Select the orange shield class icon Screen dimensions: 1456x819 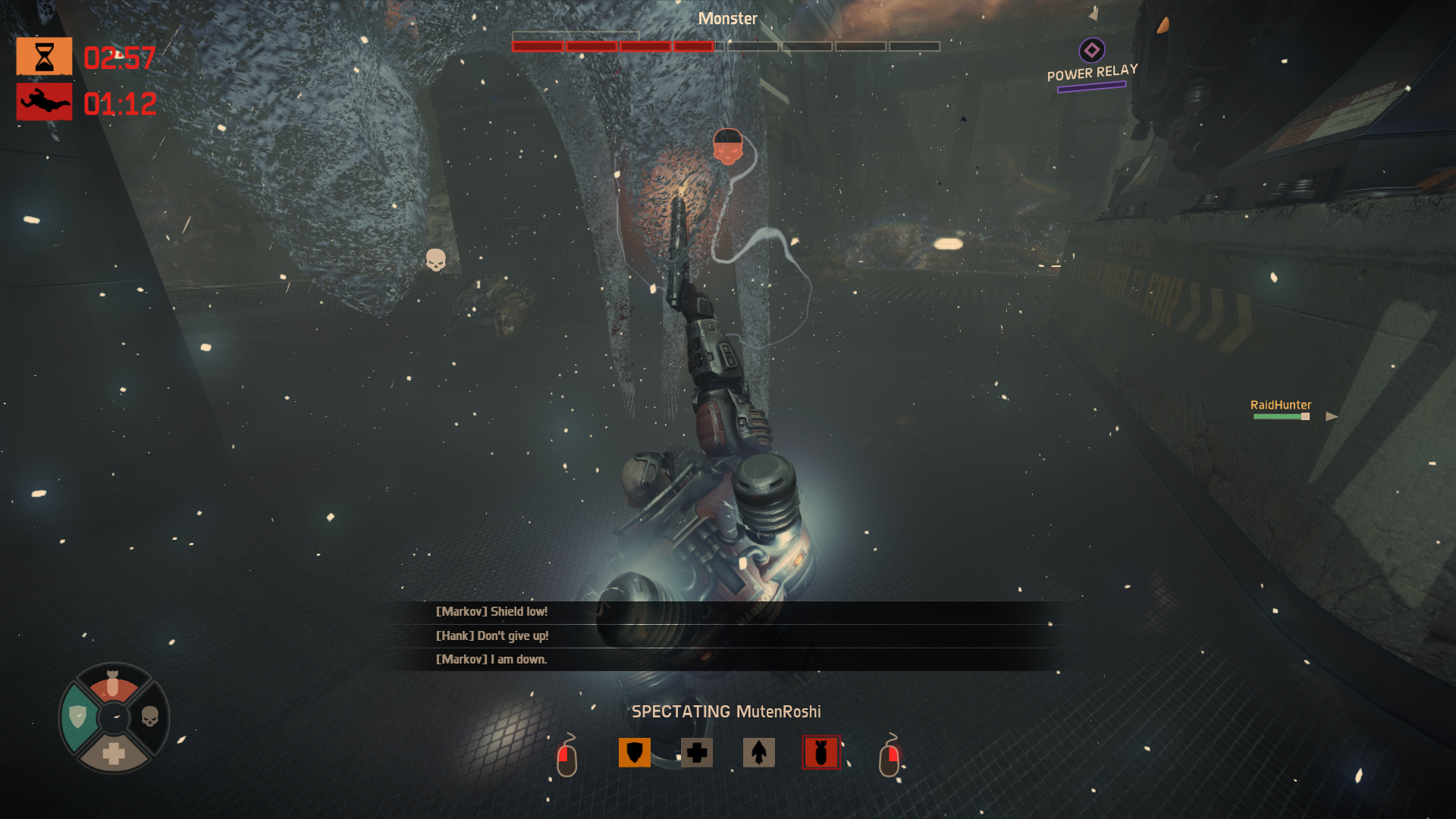click(634, 752)
